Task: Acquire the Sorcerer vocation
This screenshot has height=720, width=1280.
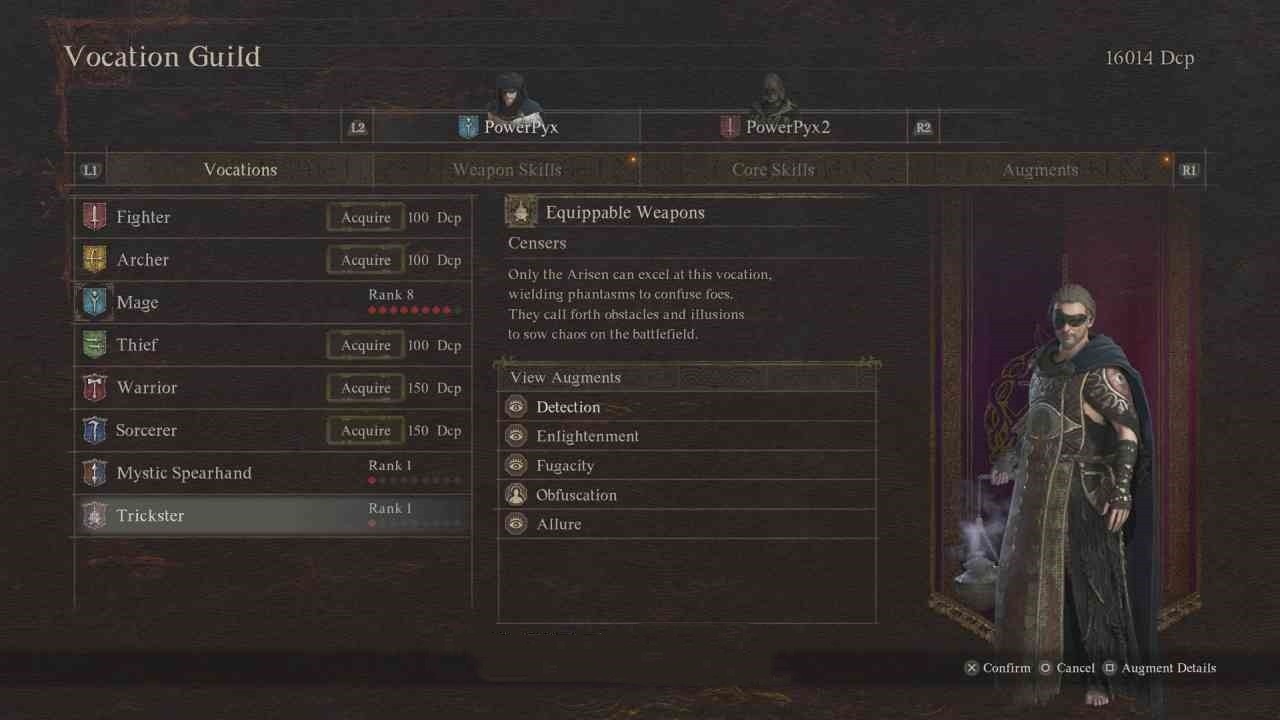Action: [x=366, y=431]
